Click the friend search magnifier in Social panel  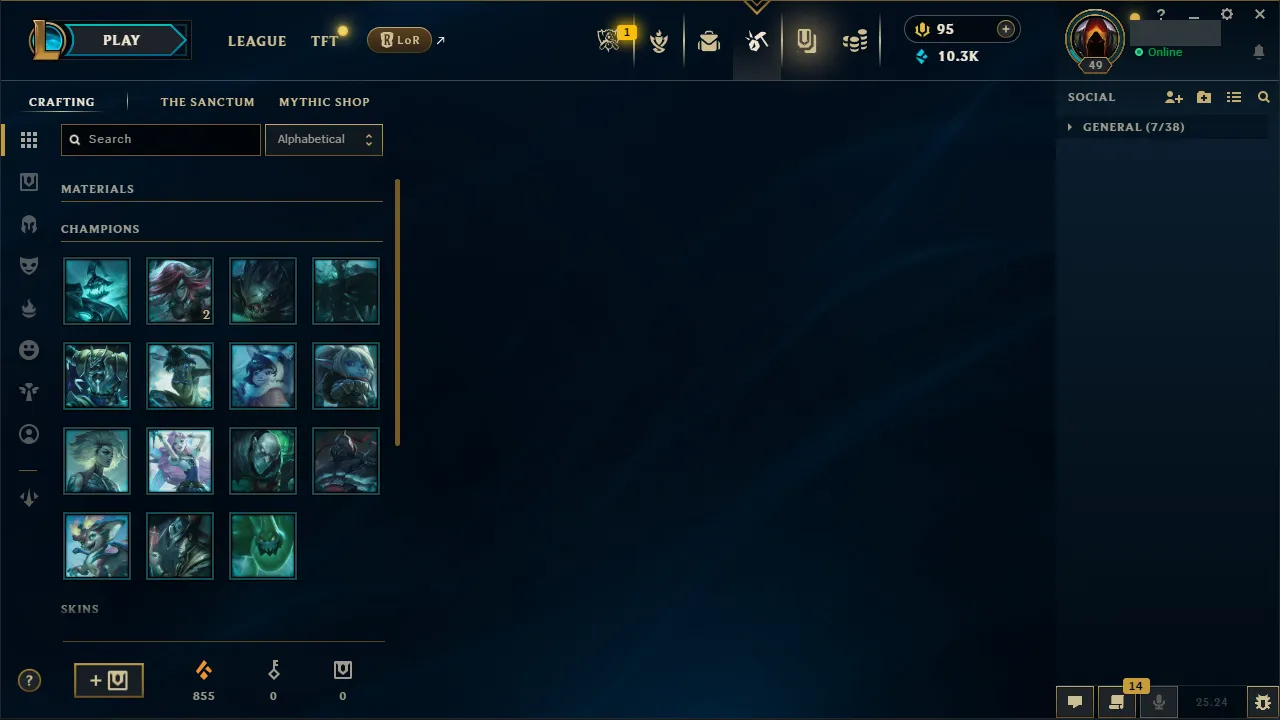1263,97
